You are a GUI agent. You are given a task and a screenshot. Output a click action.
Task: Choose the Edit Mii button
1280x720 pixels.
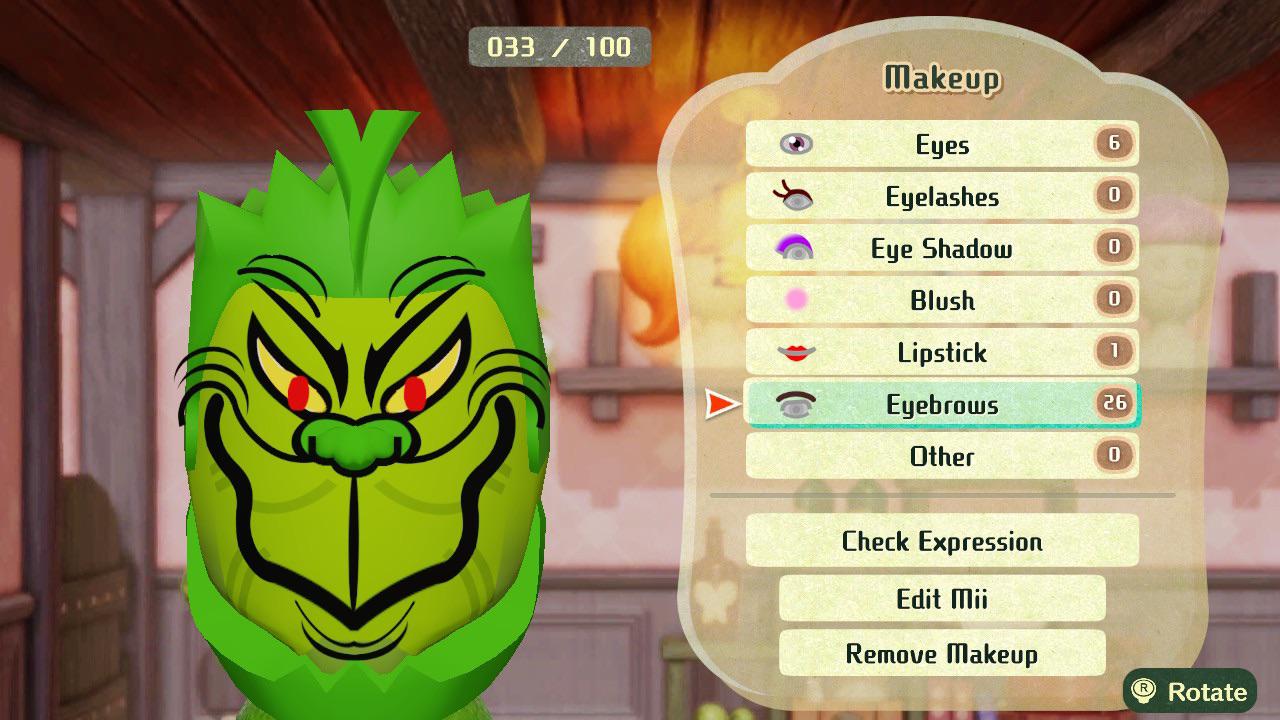[x=941, y=599]
